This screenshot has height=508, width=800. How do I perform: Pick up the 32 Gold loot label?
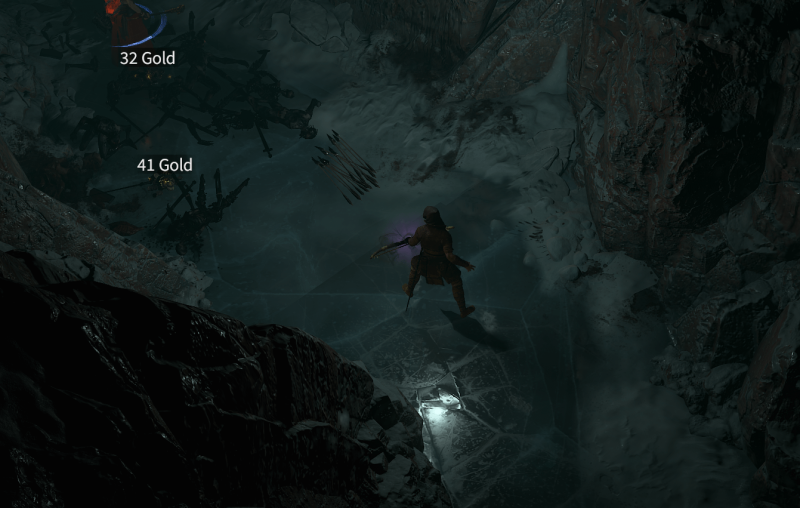[147, 58]
